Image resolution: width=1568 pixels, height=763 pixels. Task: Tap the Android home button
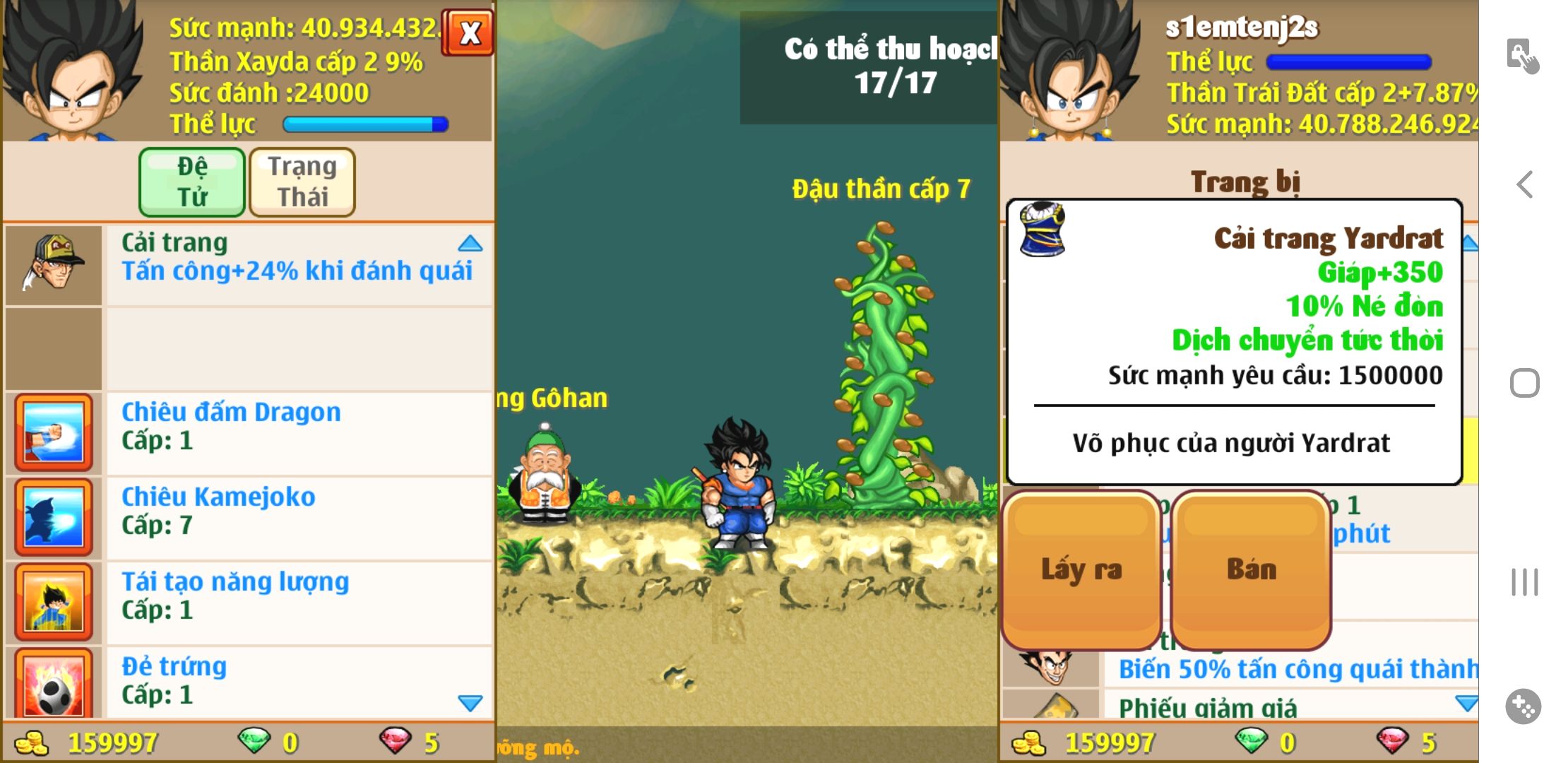pos(1524,384)
